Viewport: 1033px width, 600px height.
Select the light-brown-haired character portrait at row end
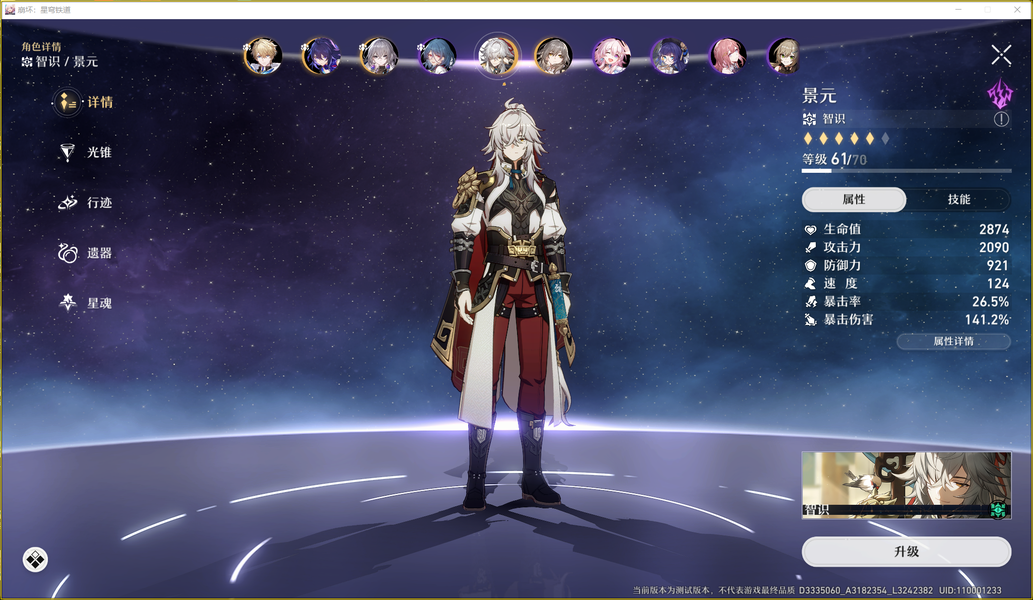[x=785, y=56]
